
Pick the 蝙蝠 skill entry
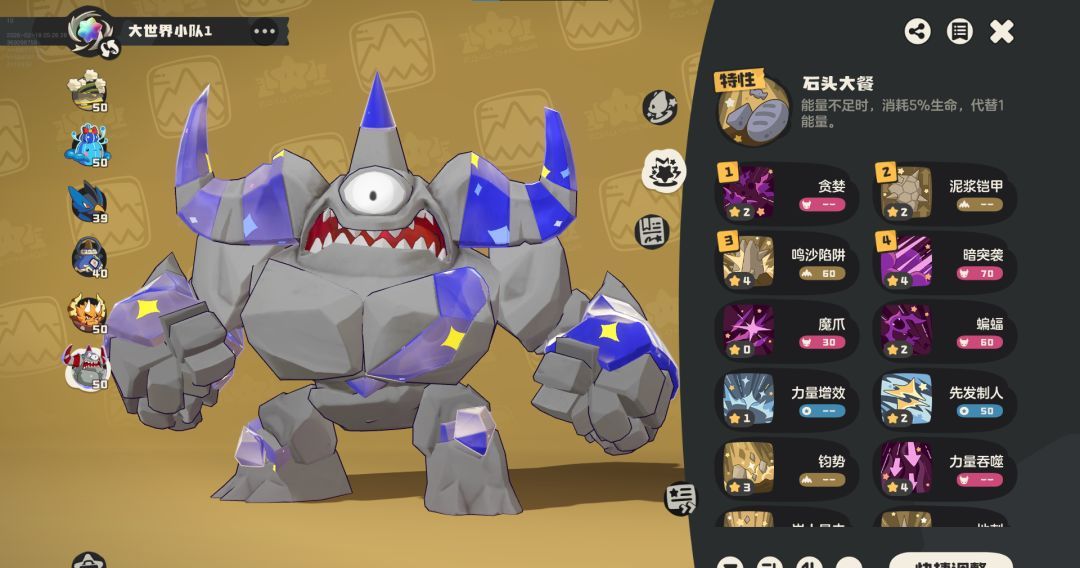pyautogui.click(x=945, y=332)
